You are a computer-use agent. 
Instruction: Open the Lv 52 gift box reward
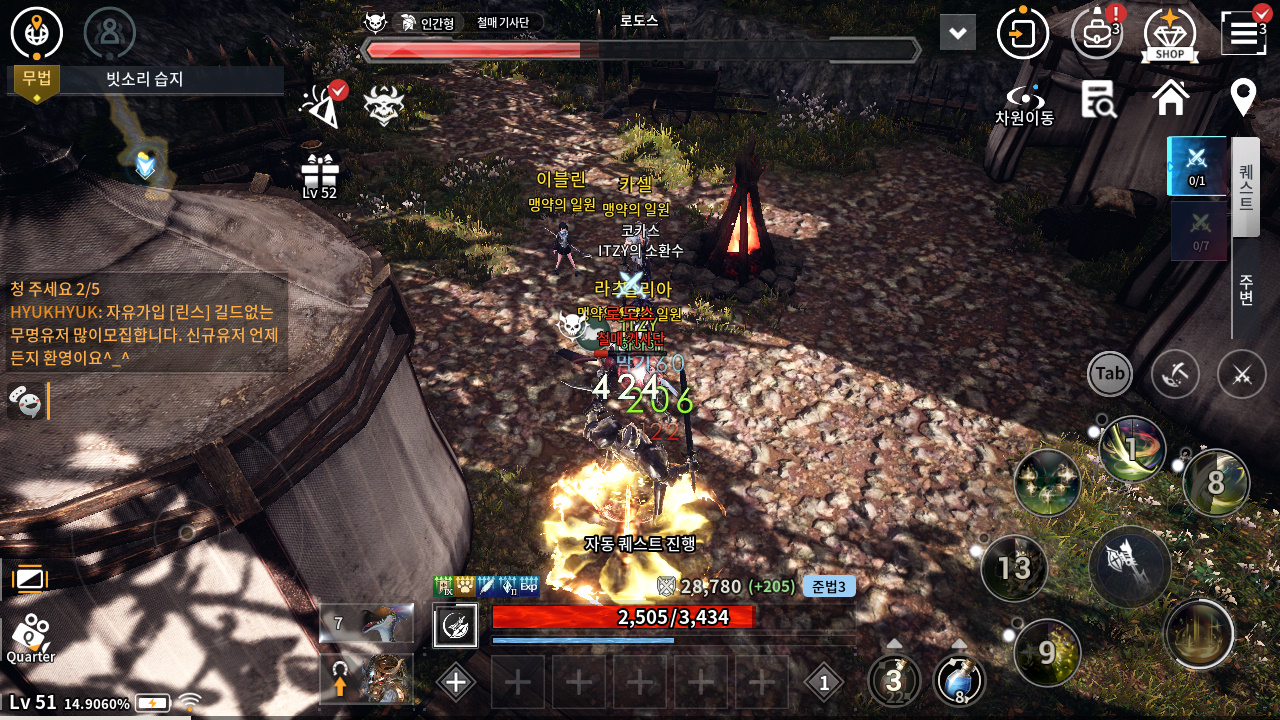(x=320, y=173)
